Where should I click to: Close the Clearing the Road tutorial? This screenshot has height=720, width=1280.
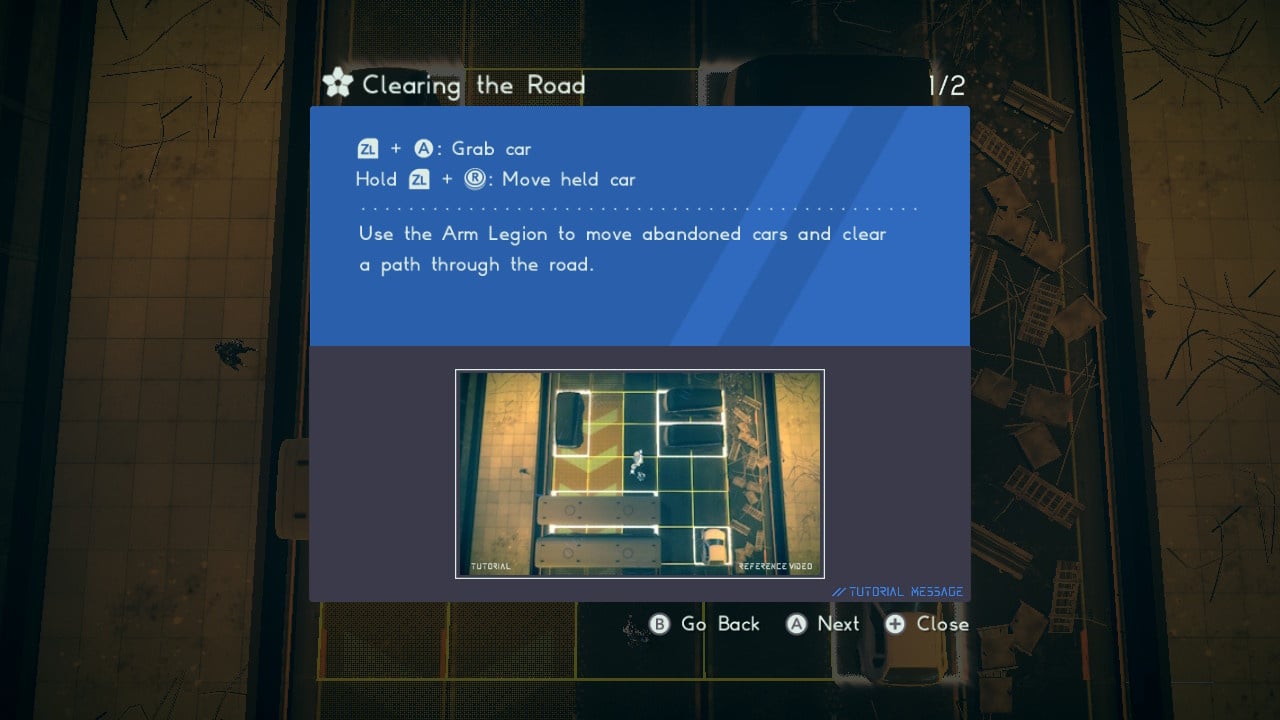tap(927, 624)
